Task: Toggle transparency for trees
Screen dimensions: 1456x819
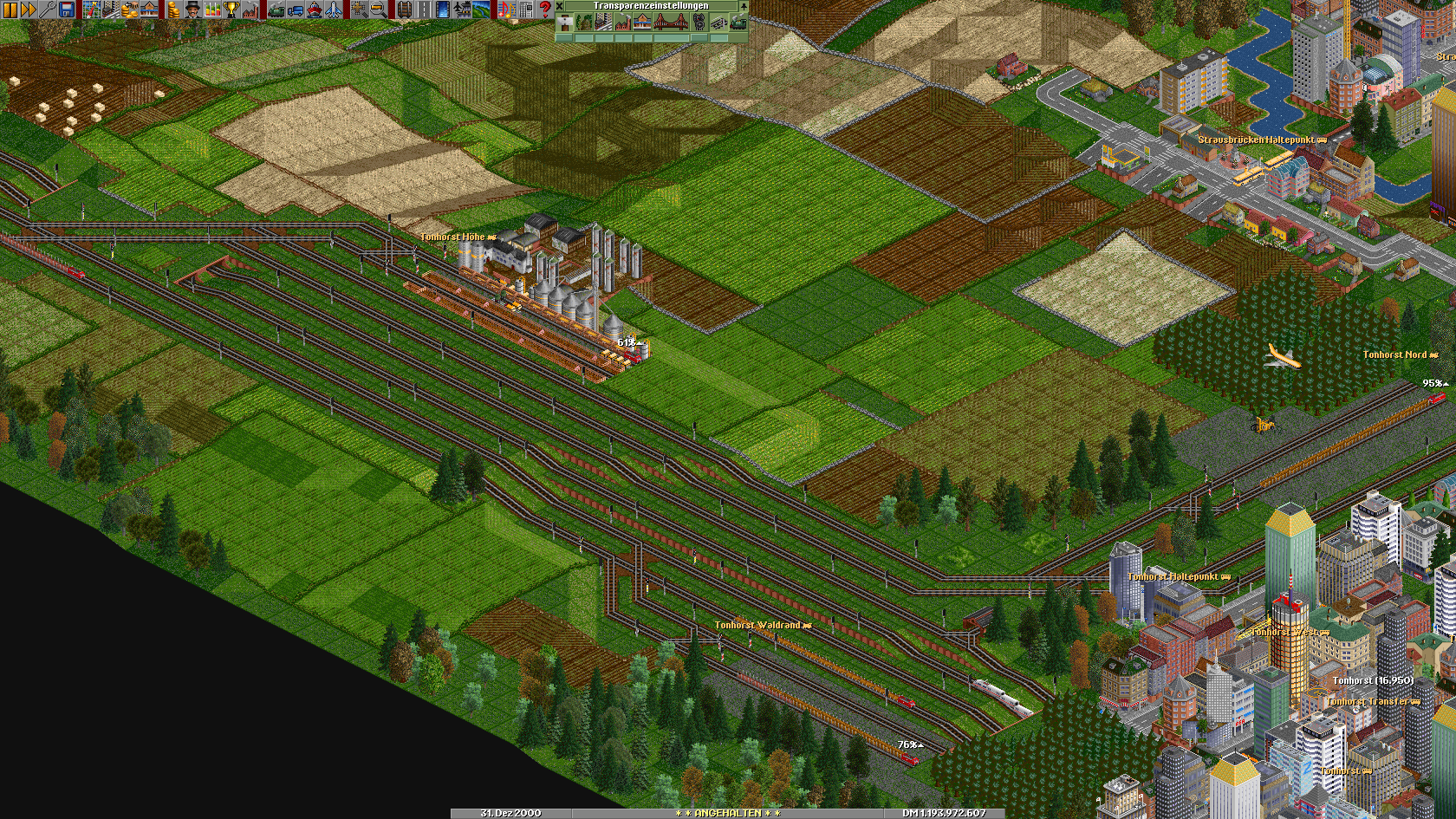Action: (584, 23)
